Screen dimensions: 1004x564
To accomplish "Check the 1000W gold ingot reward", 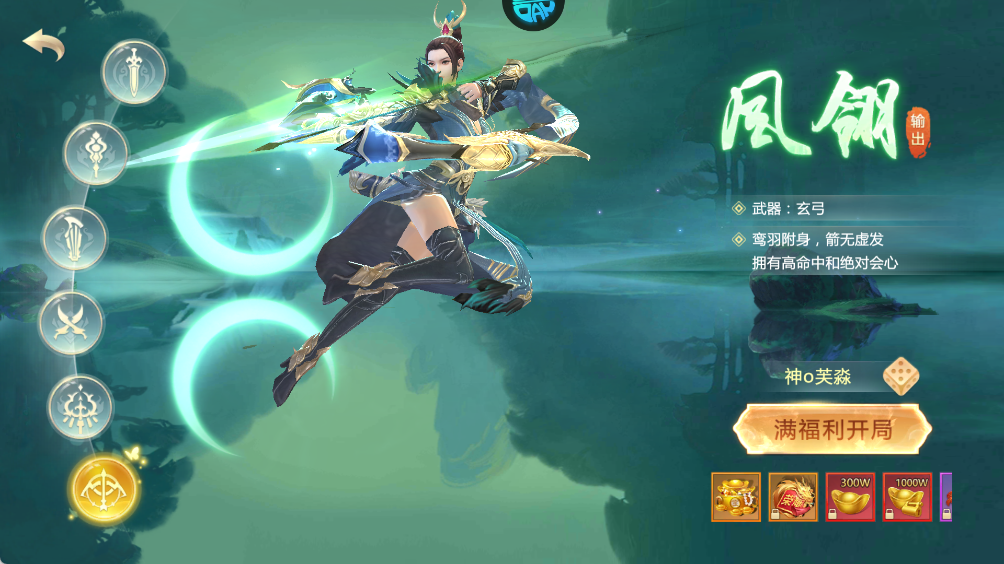I will coord(907,497).
